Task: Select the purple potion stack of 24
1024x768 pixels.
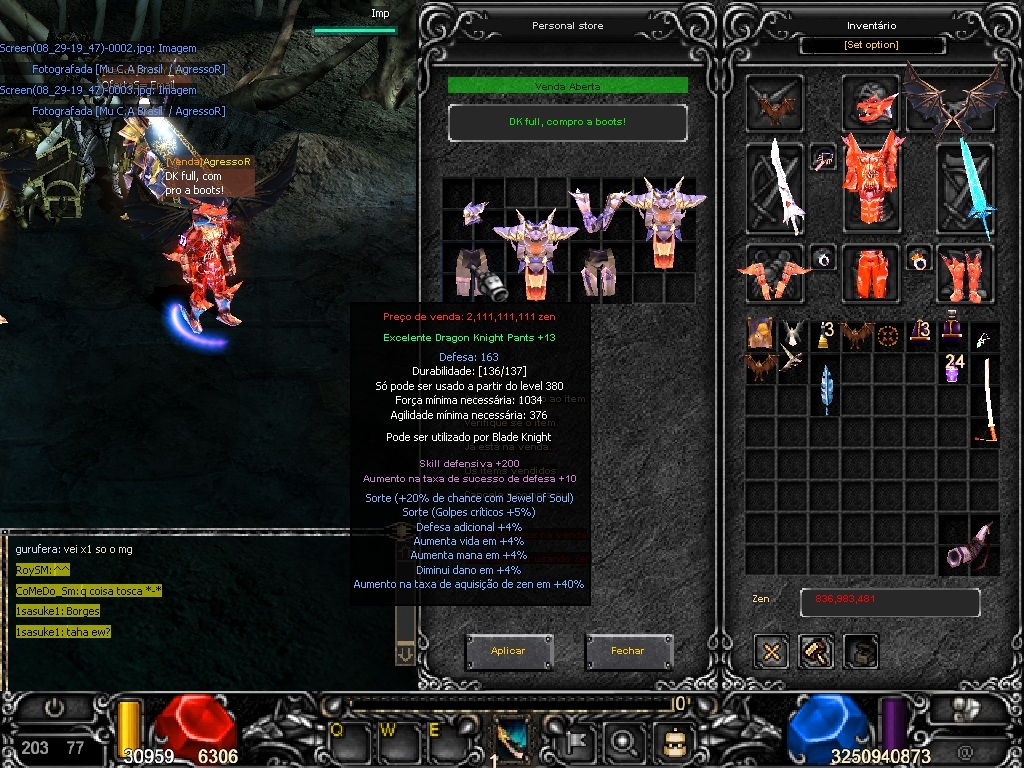Action: point(954,367)
